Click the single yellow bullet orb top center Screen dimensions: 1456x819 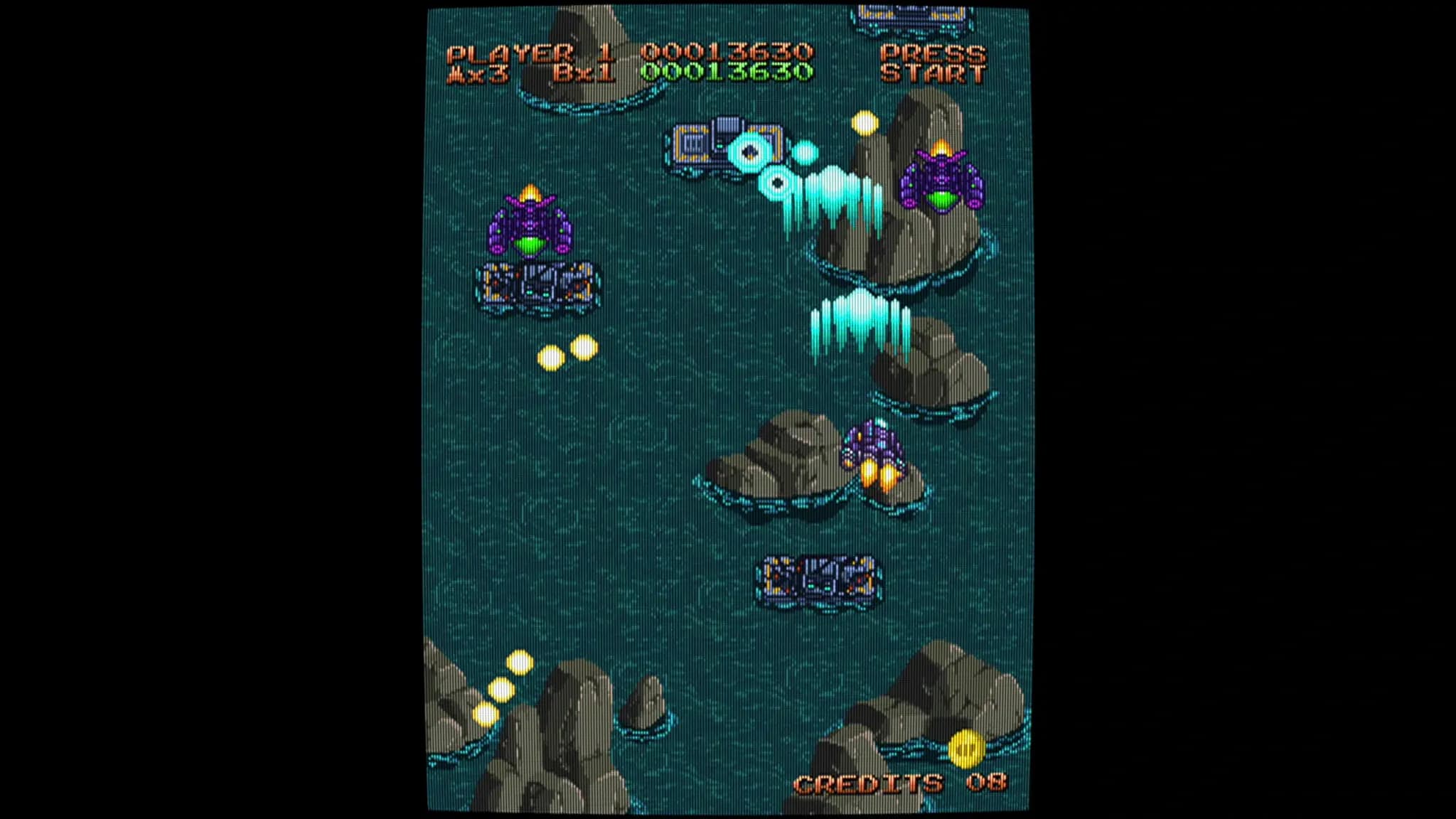(x=864, y=123)
